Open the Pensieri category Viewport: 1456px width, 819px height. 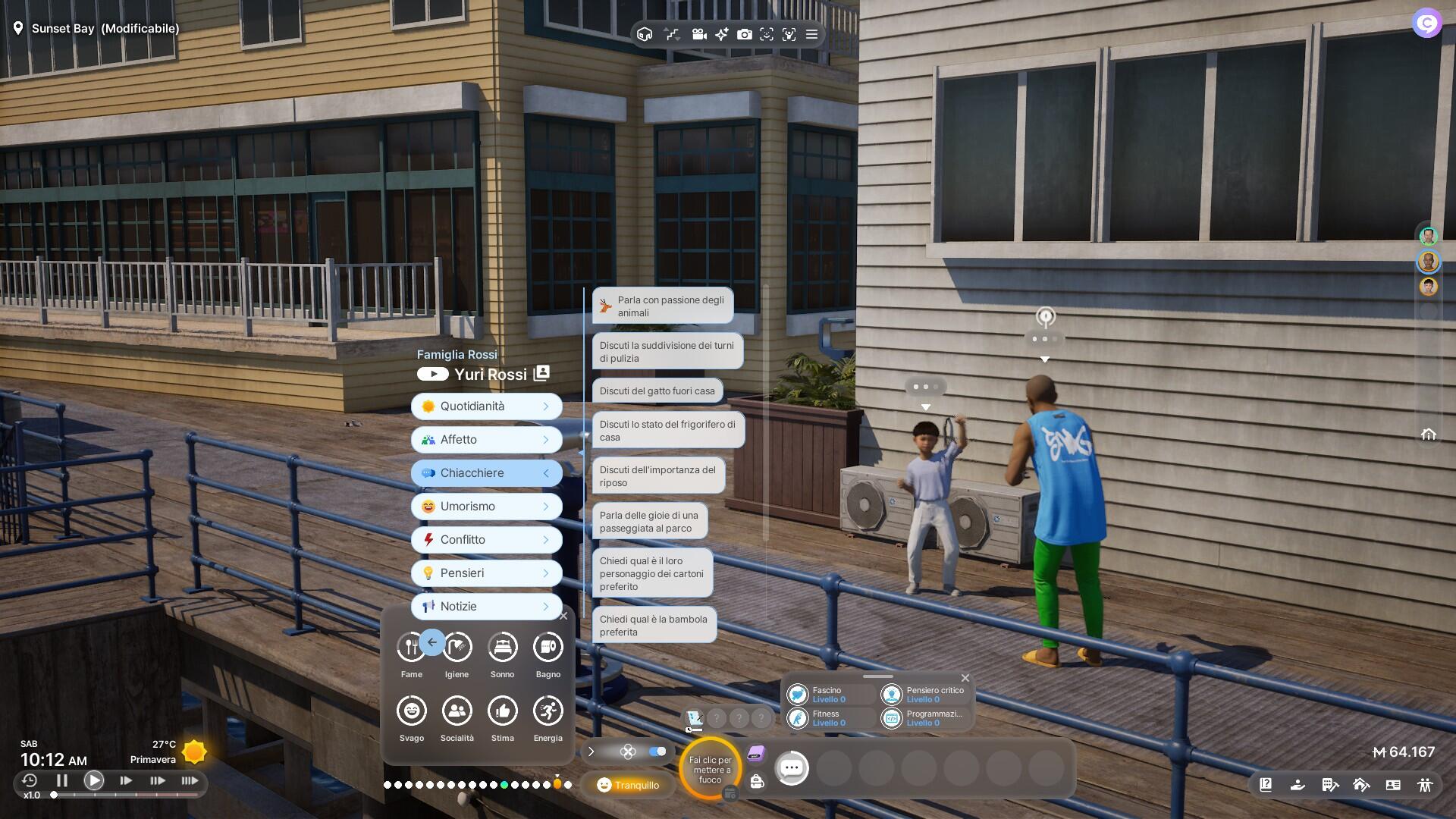point(486,573)
